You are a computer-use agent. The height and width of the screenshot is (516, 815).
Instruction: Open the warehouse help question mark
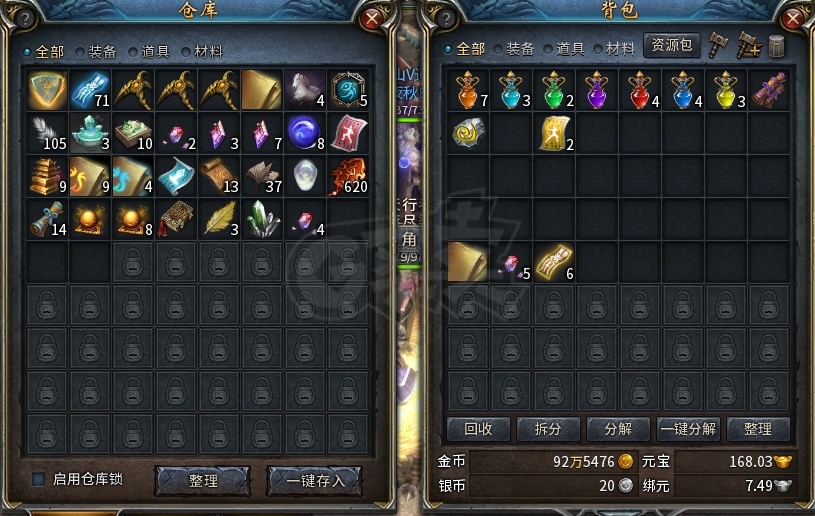(24, 18)
